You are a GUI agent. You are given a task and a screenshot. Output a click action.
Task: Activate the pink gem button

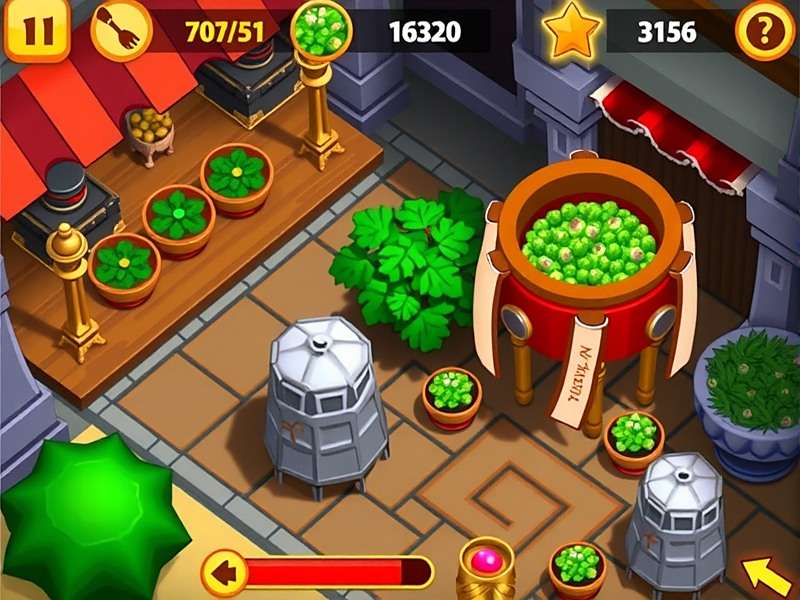(487, 560)
